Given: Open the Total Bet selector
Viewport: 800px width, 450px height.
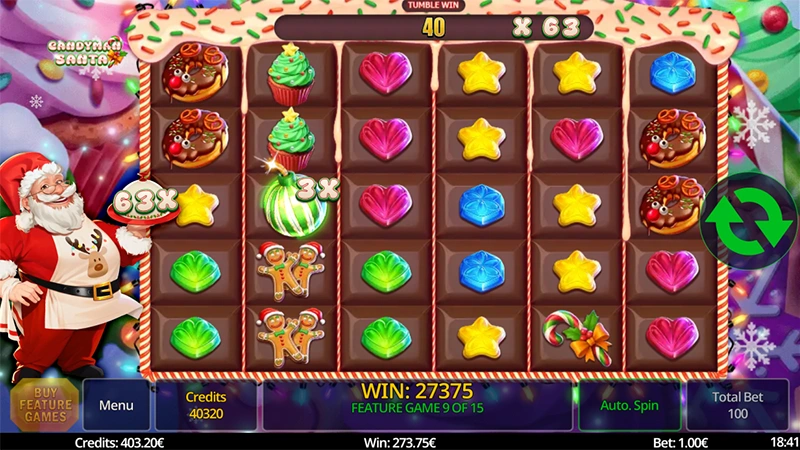Looking at the screenshot, I should pyautogui.click(x=738, y=405).
